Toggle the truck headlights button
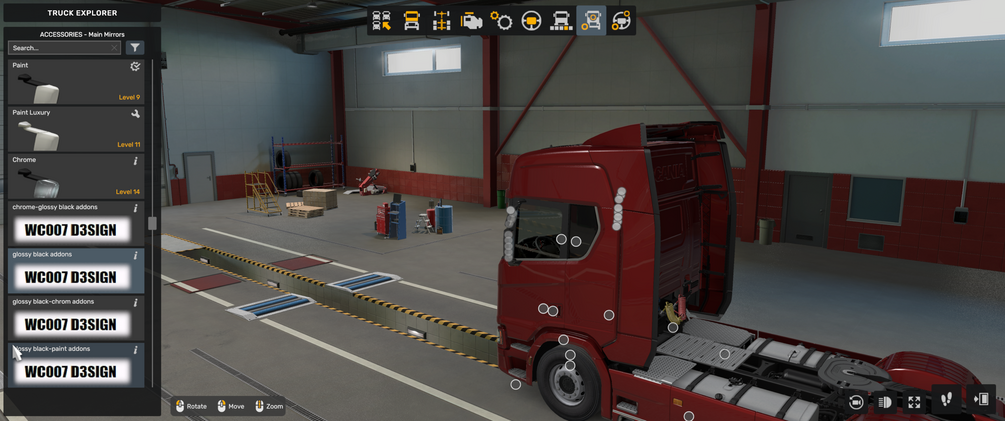The height and width of the screenshot is (421, 1005). point(885,402)
